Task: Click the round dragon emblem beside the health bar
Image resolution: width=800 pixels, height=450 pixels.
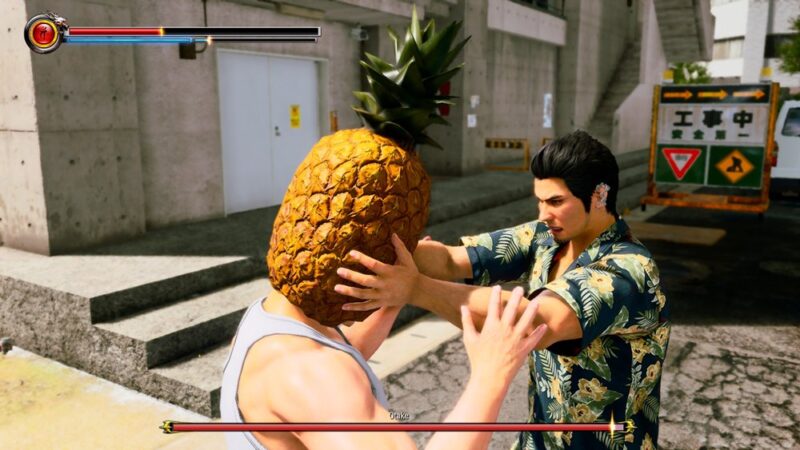Action: pos(44,33)
